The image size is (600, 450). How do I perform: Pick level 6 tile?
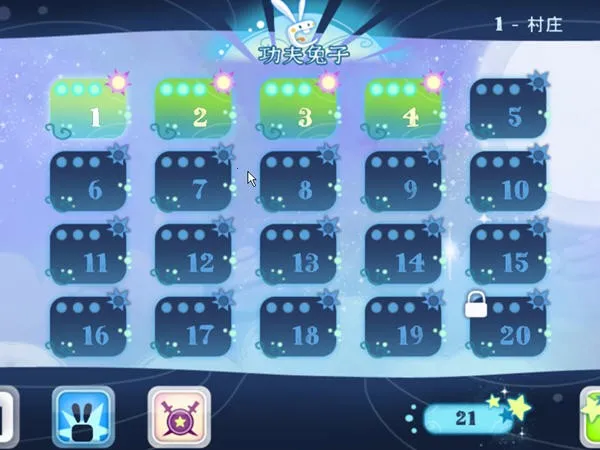90,183
